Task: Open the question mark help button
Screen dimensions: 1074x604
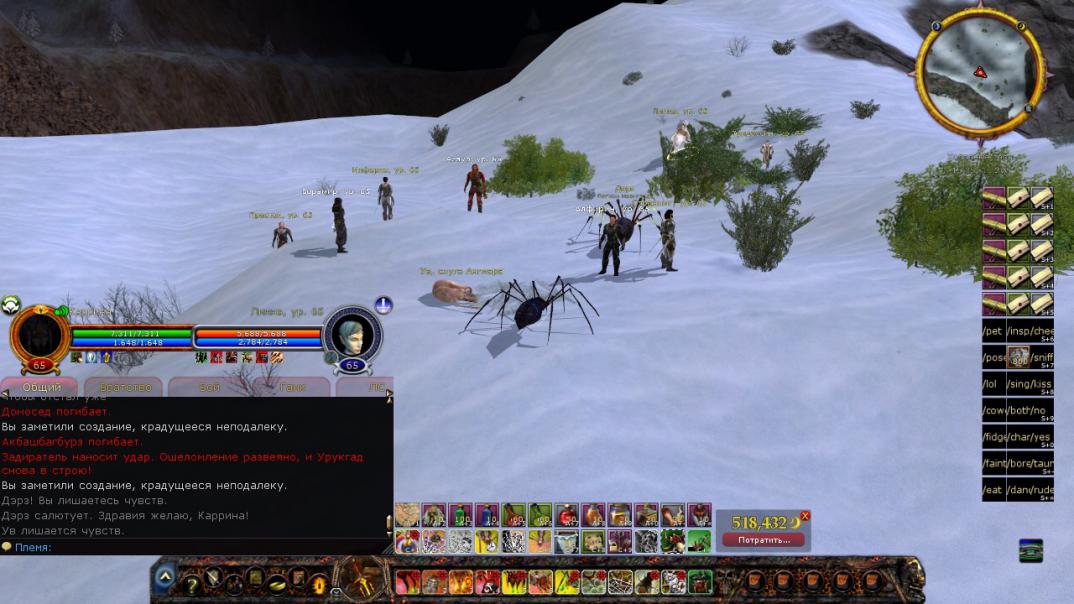Action: click(x=190, y=584)
